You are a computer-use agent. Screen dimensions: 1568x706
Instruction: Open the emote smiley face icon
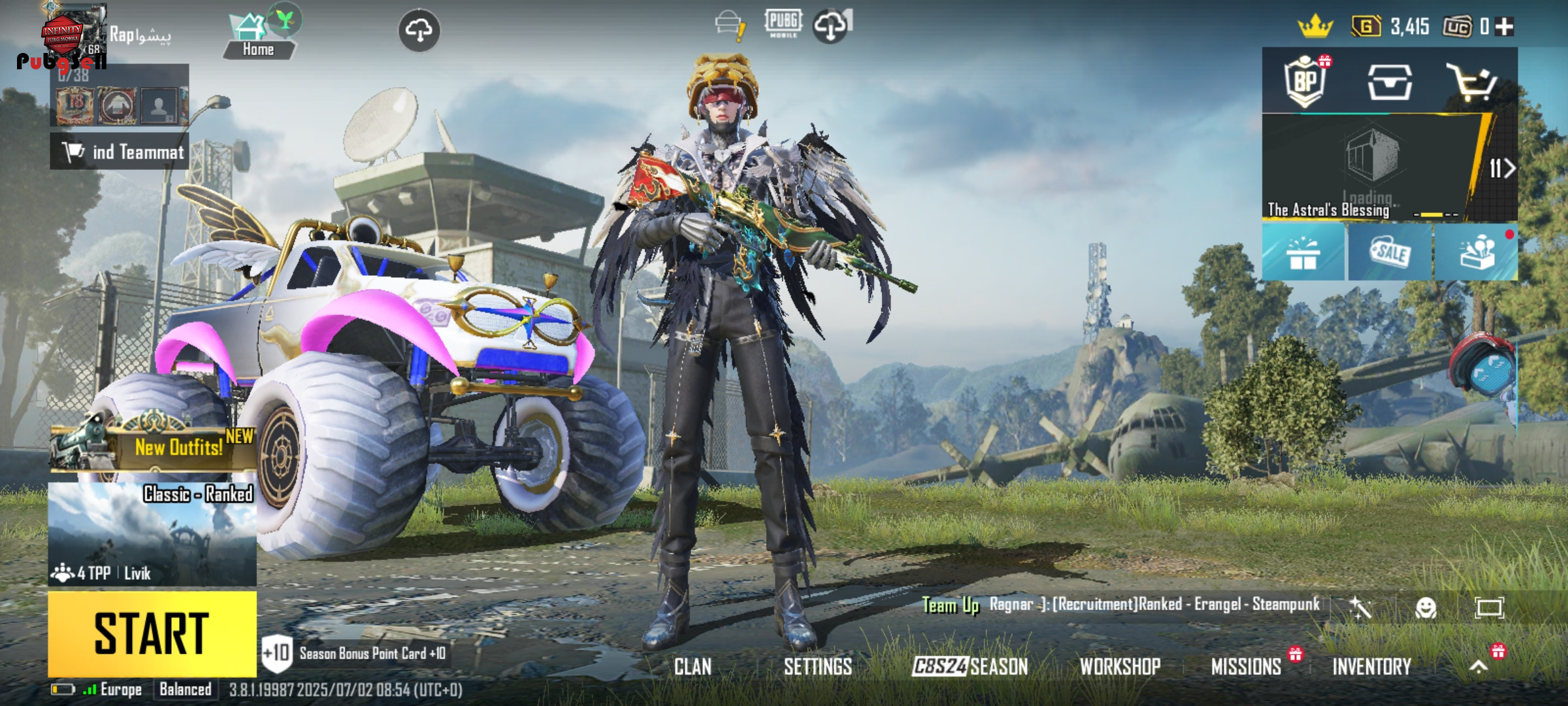coord(1426,608)
